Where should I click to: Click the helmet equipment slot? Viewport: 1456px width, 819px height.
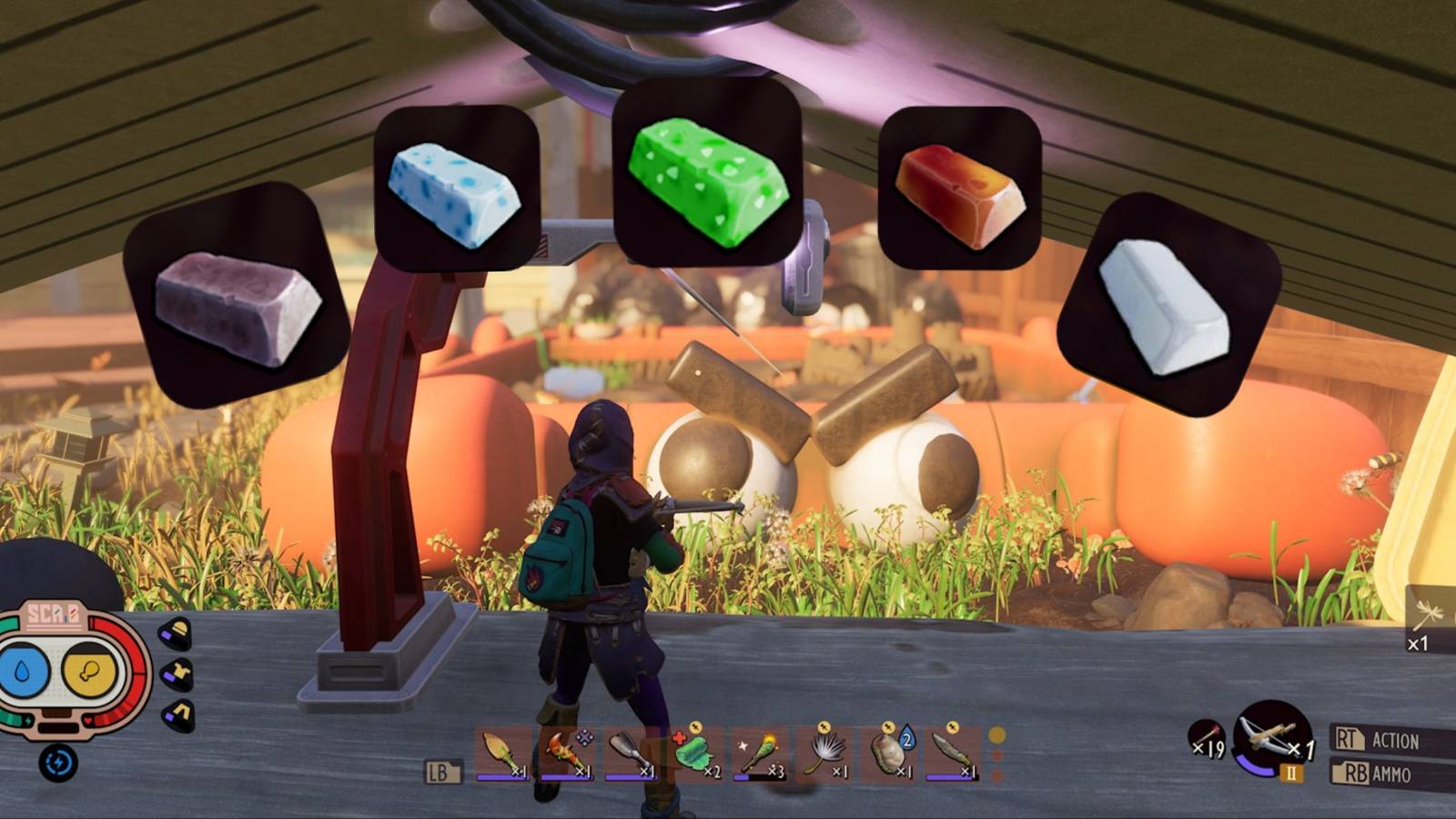pyautogui.click(x=176, y=631)
